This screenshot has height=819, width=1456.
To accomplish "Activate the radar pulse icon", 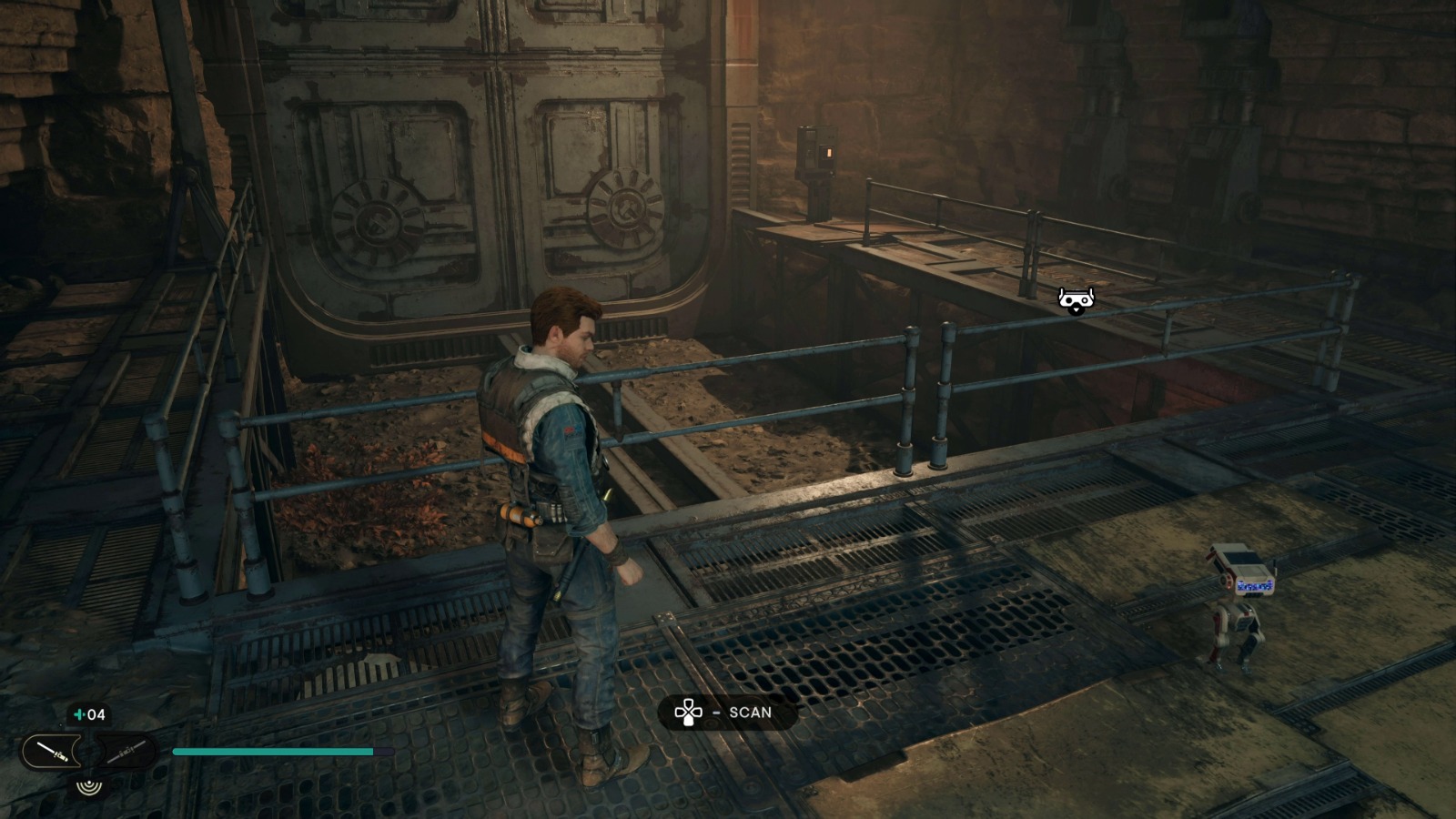I will tap(88, 784).
